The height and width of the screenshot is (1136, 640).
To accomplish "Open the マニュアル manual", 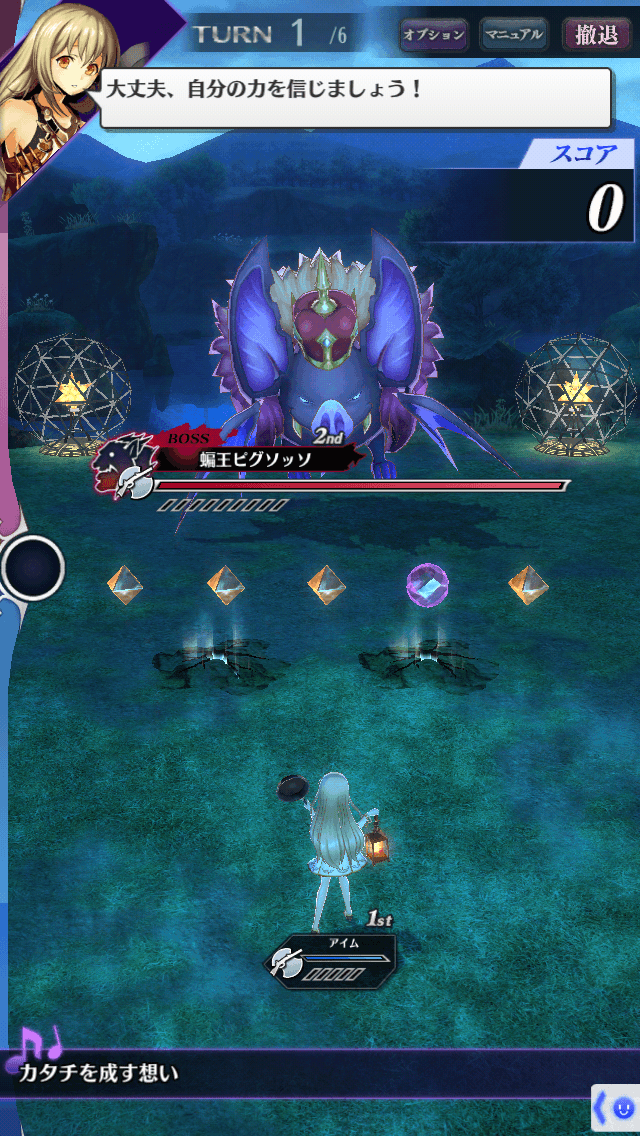I will click(x=514, y=35).
